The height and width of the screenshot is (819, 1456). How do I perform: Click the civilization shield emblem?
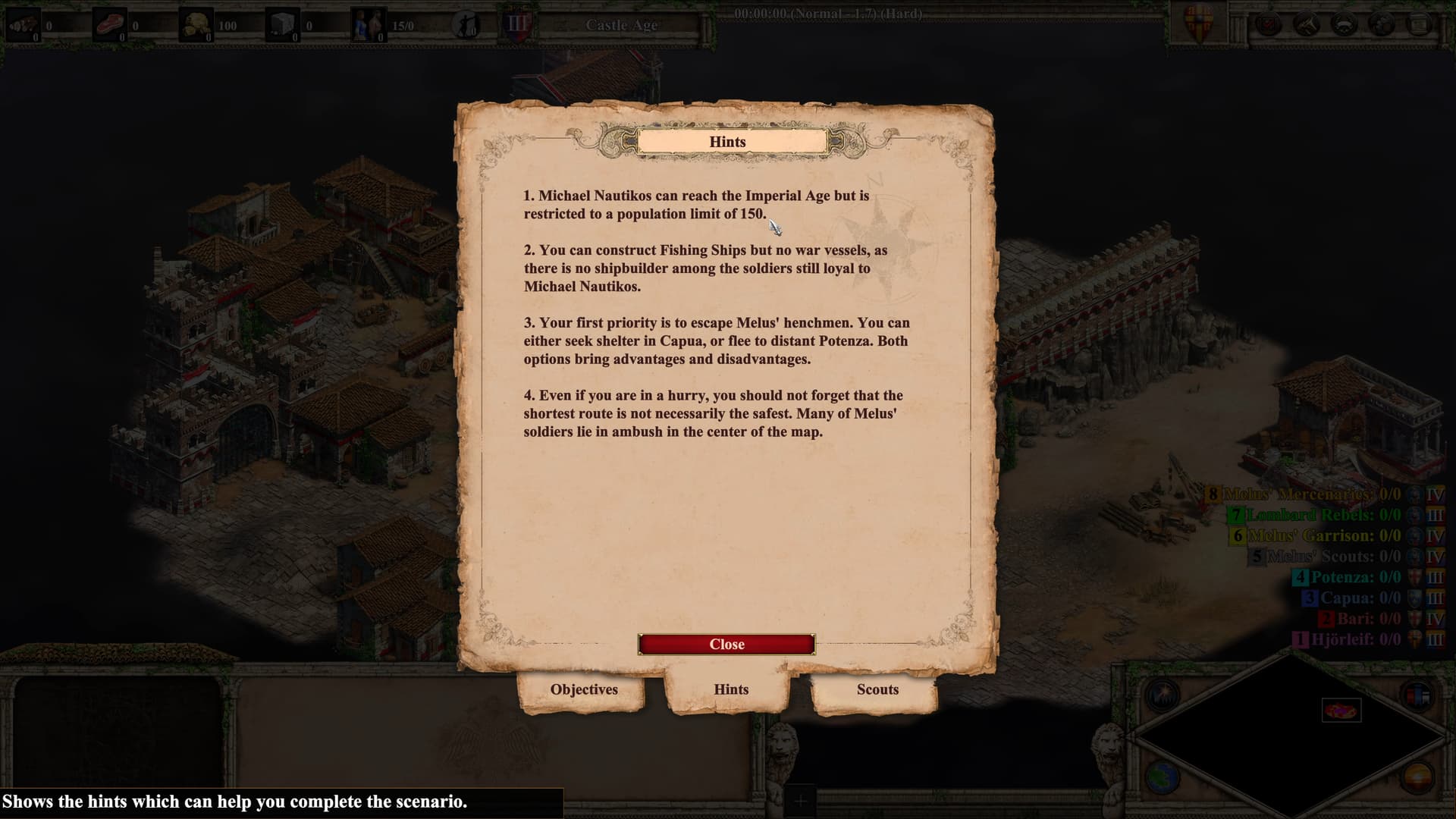coord(1200,24)
